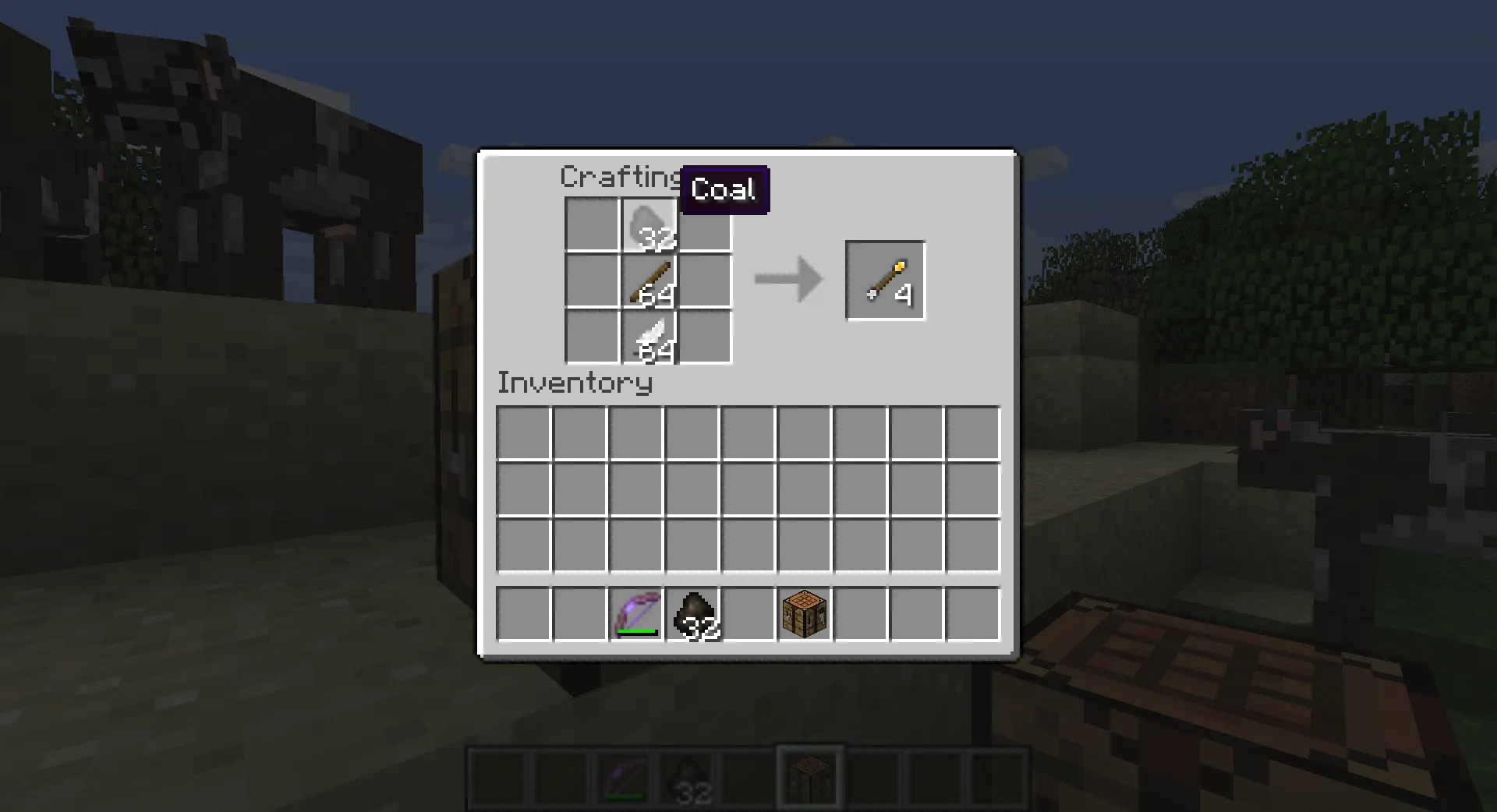This screenshot has height=812, width=1497.
Task: Click the Inventory header text
Action: point(575,383)
